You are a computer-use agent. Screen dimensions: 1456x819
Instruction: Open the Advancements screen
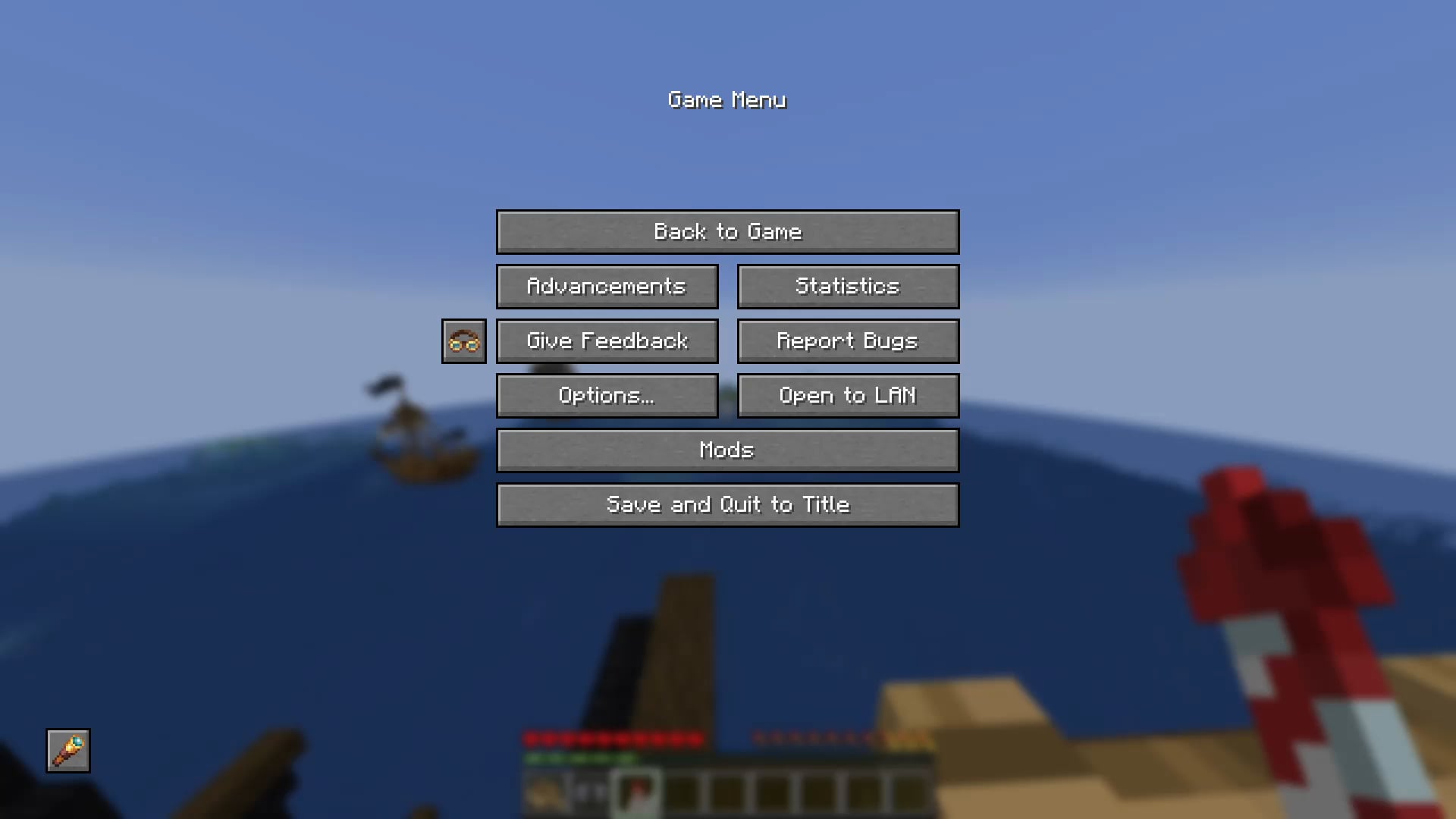[x=607, y=286]
